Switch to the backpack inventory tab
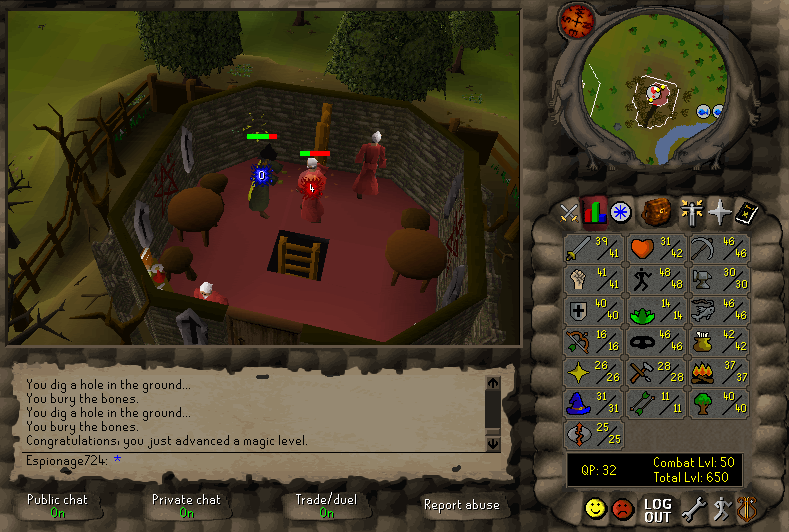789x532 pixels. [656, 212]
